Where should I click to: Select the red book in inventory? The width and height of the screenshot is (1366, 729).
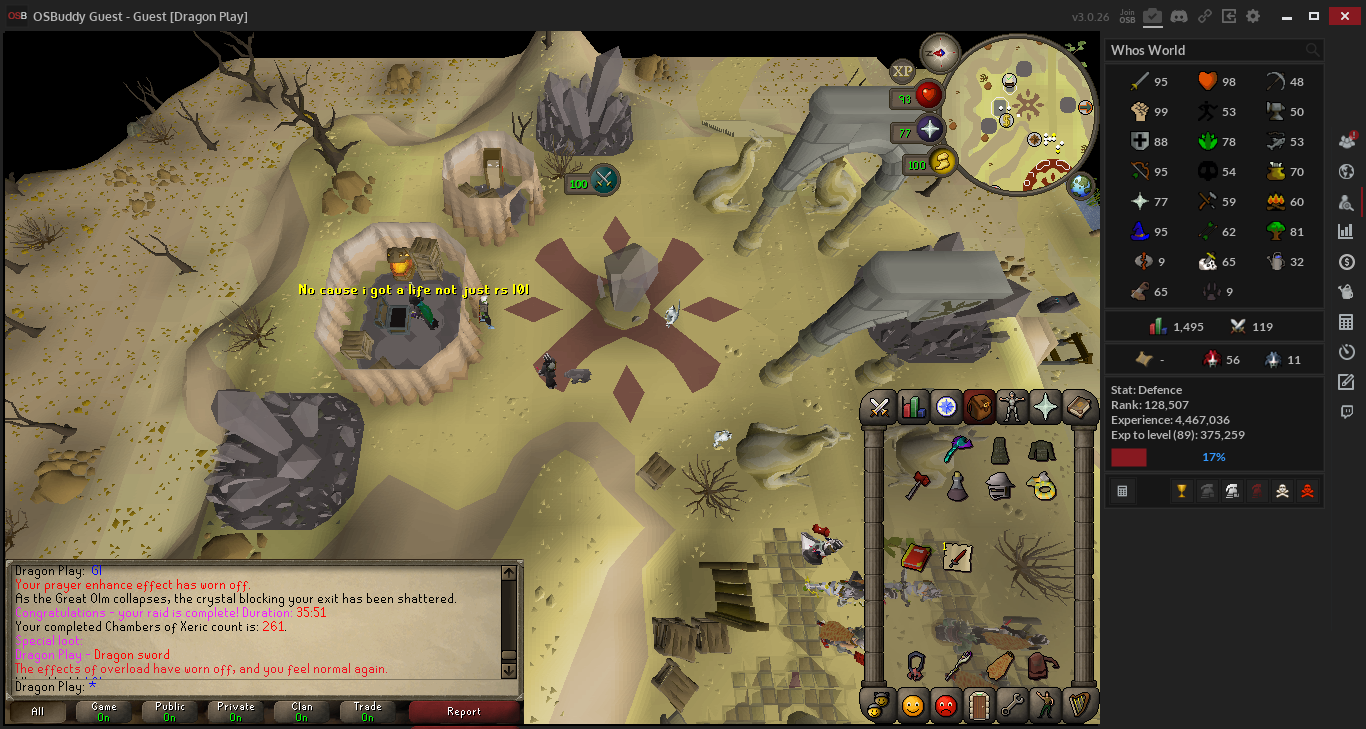pos(915,557)
